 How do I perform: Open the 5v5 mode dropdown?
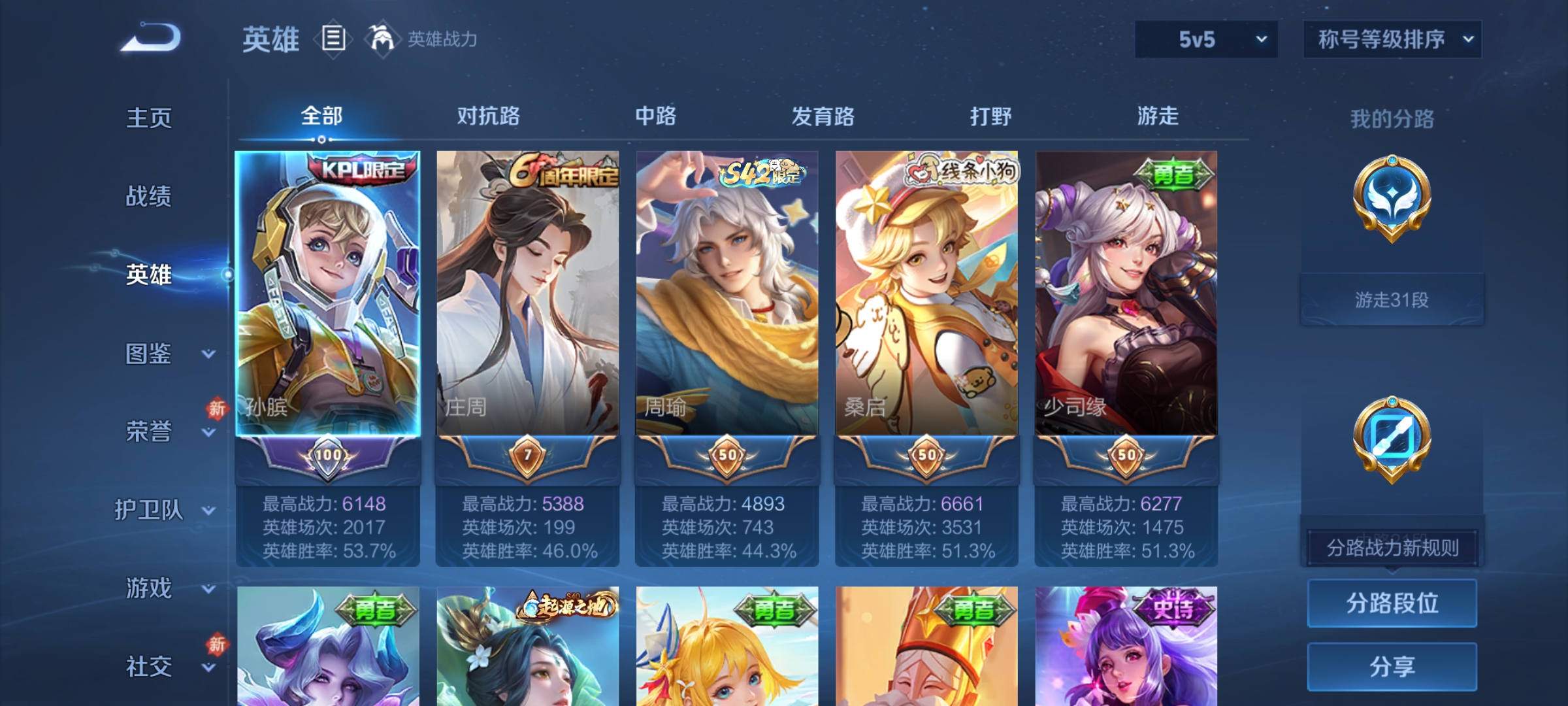1205,40
